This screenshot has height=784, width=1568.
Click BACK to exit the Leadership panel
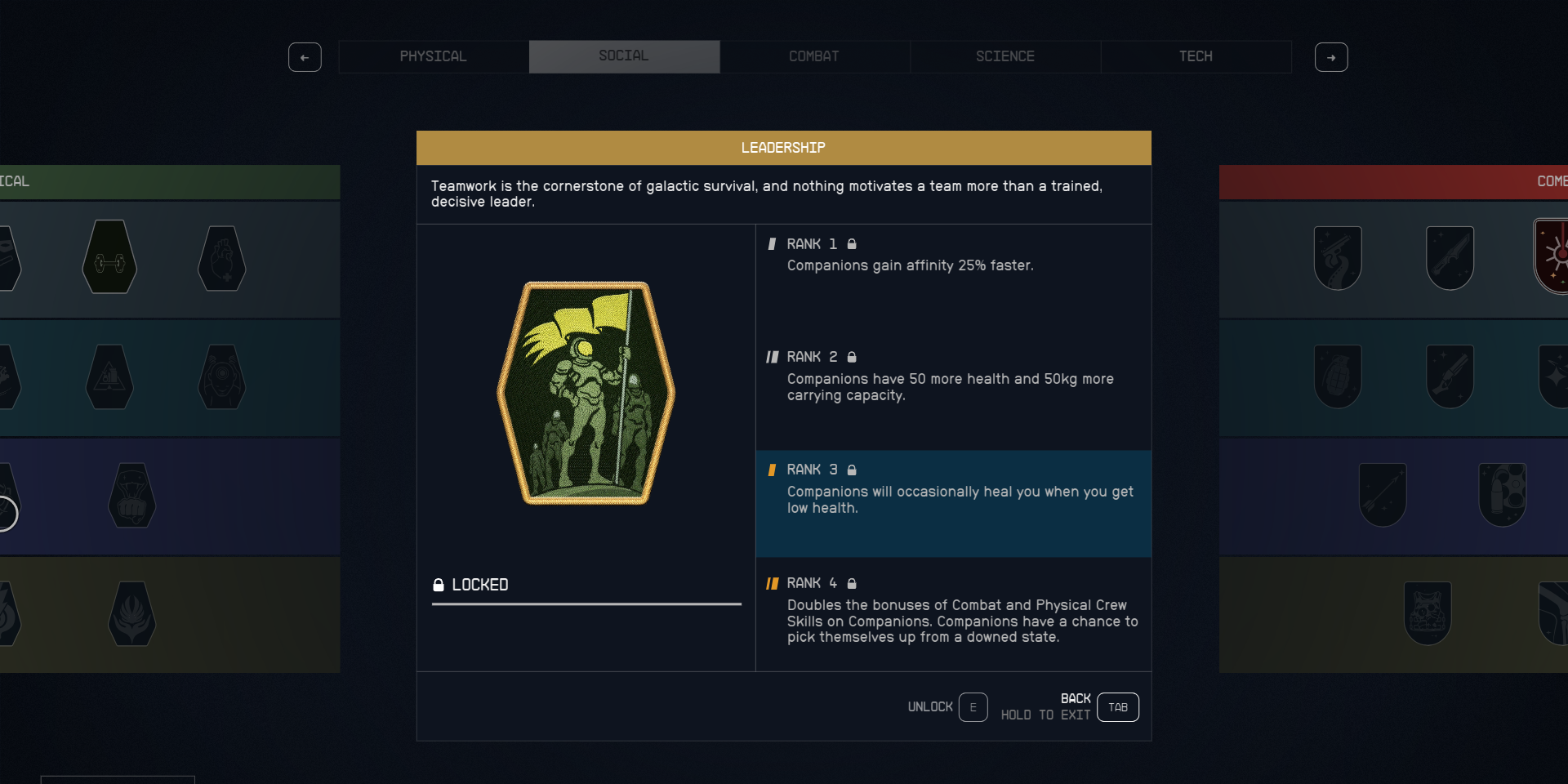1117,707
